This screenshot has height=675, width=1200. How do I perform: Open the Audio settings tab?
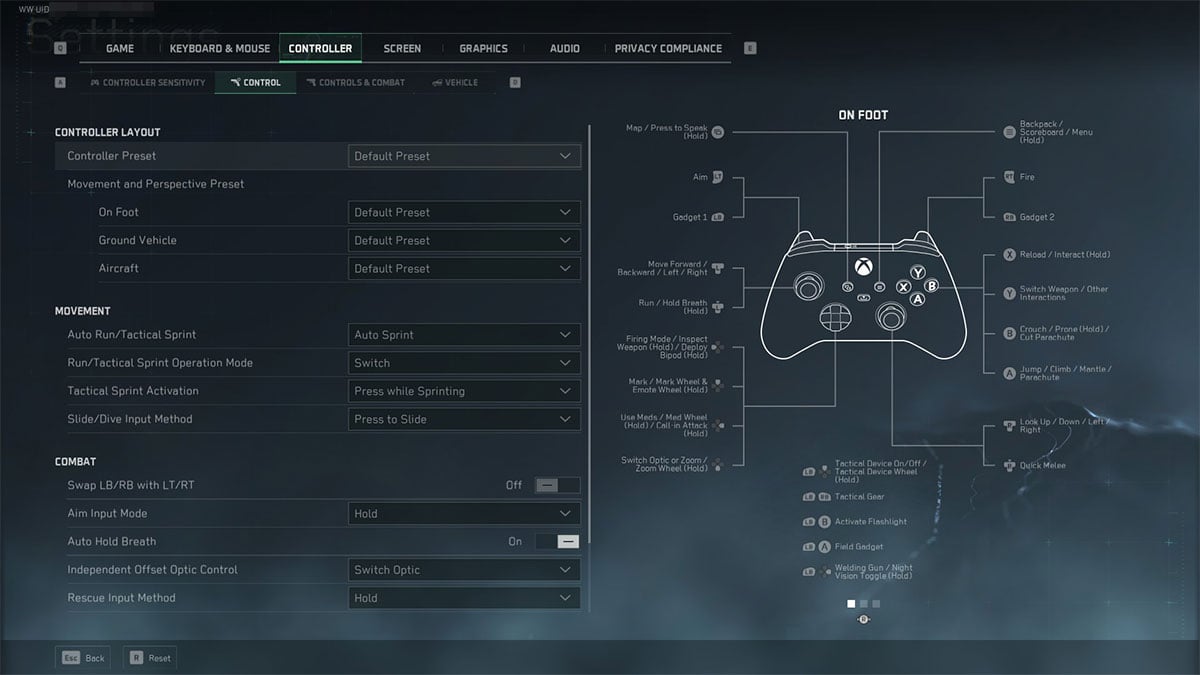tap(564, 48)
